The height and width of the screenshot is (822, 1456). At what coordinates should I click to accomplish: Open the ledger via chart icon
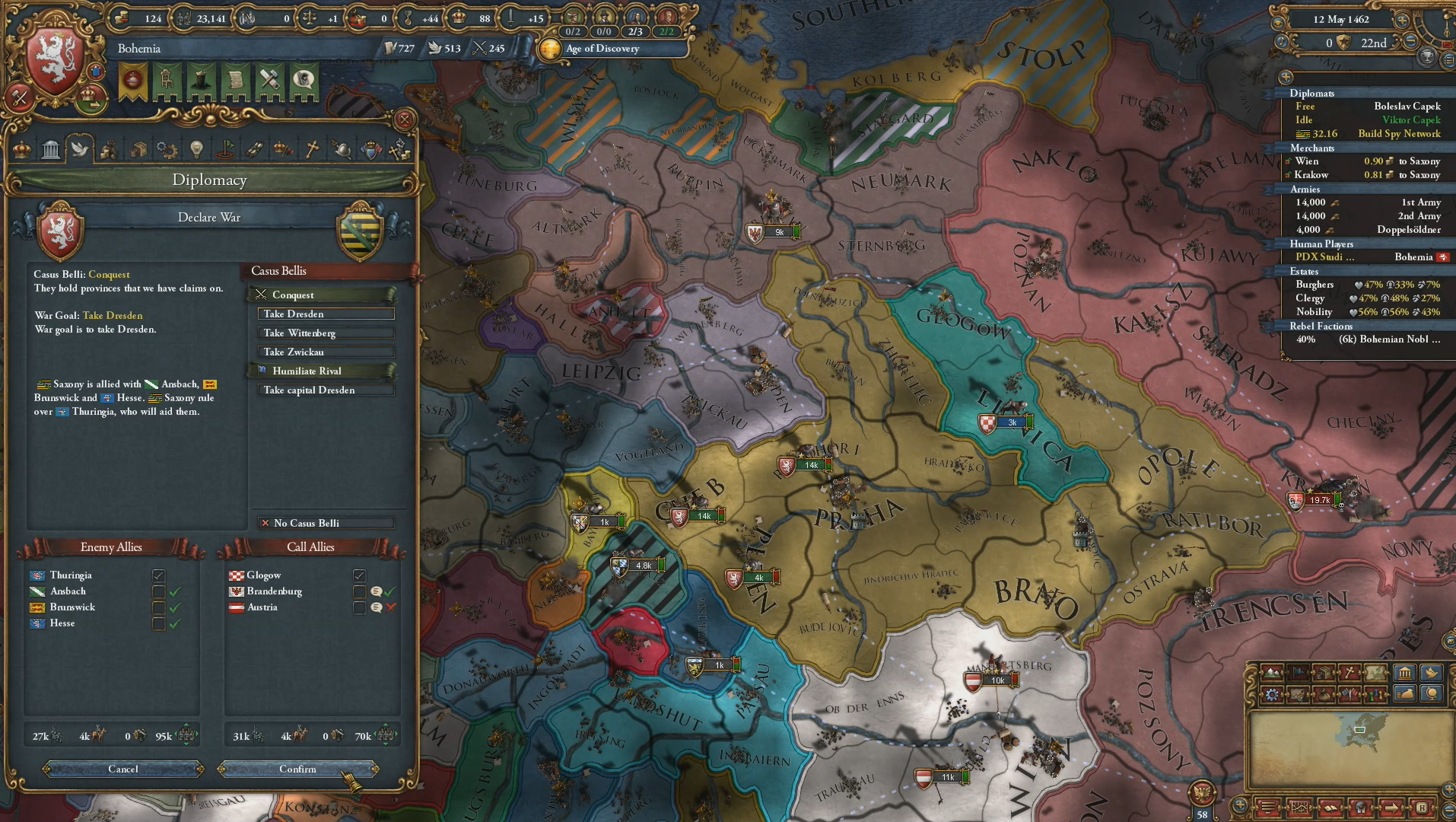point(1300,808)
